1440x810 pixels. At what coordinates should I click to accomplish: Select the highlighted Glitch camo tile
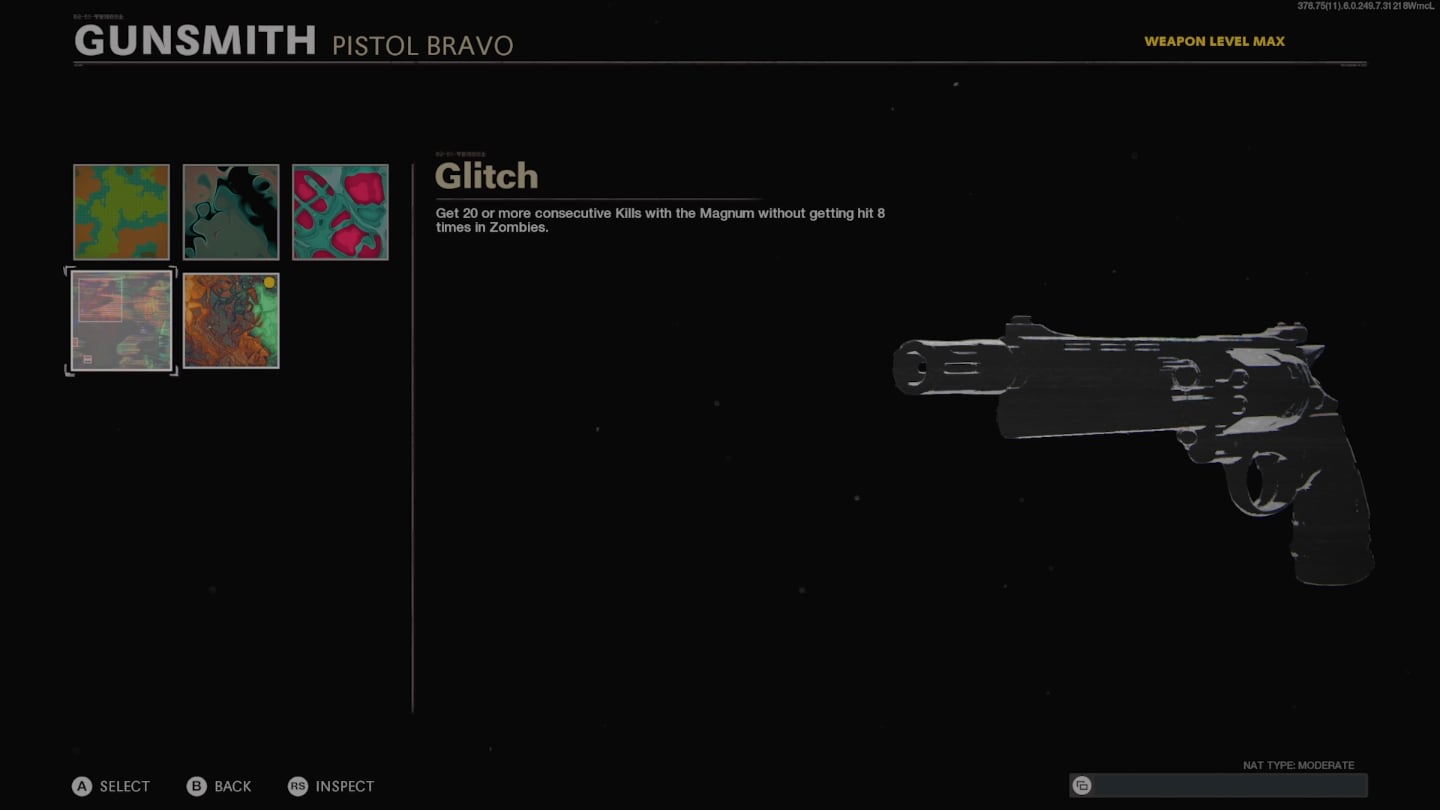[121, 321]
